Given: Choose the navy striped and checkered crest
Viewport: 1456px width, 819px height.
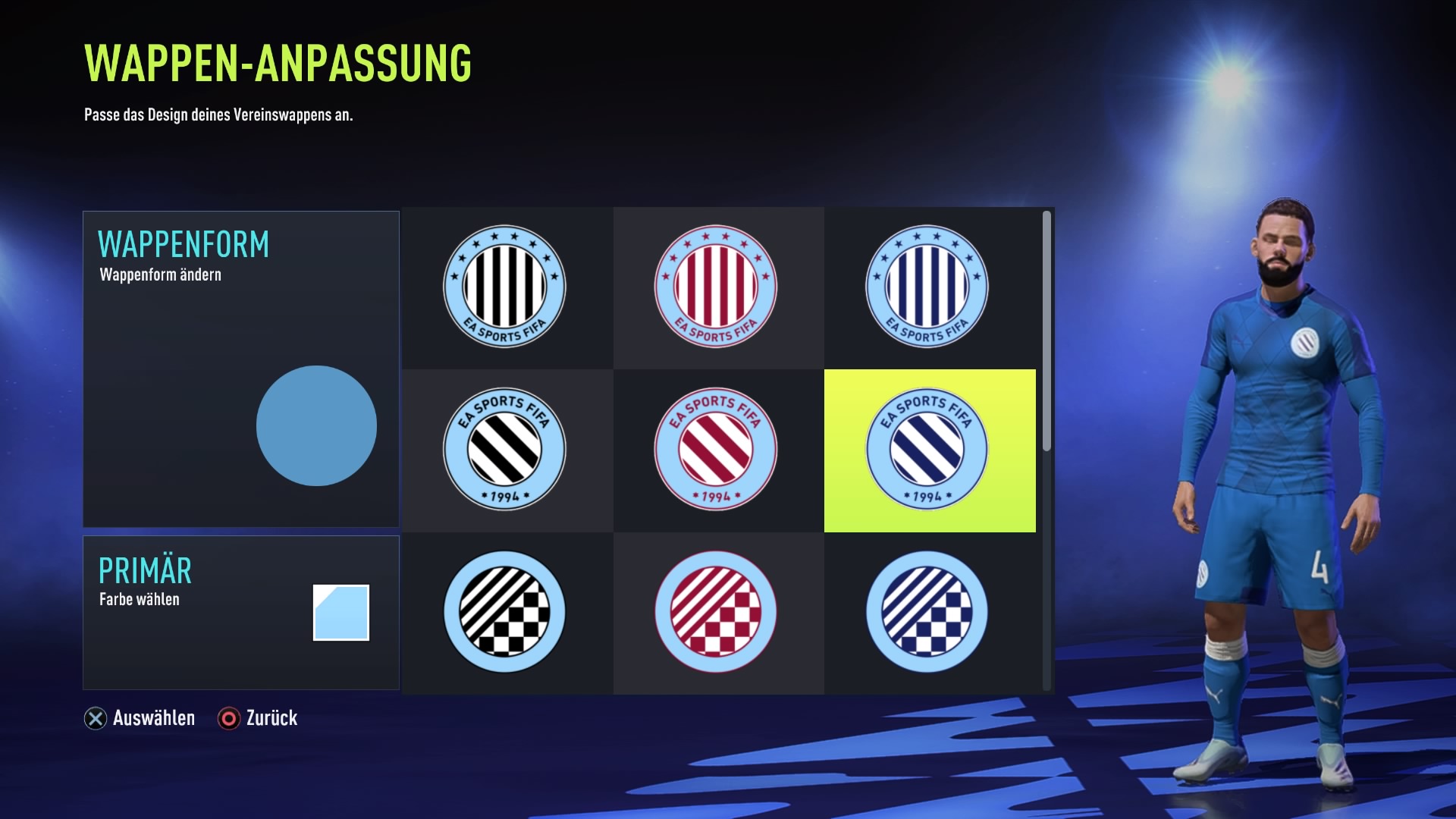Looking at the screenshot, I should [927, 612].
